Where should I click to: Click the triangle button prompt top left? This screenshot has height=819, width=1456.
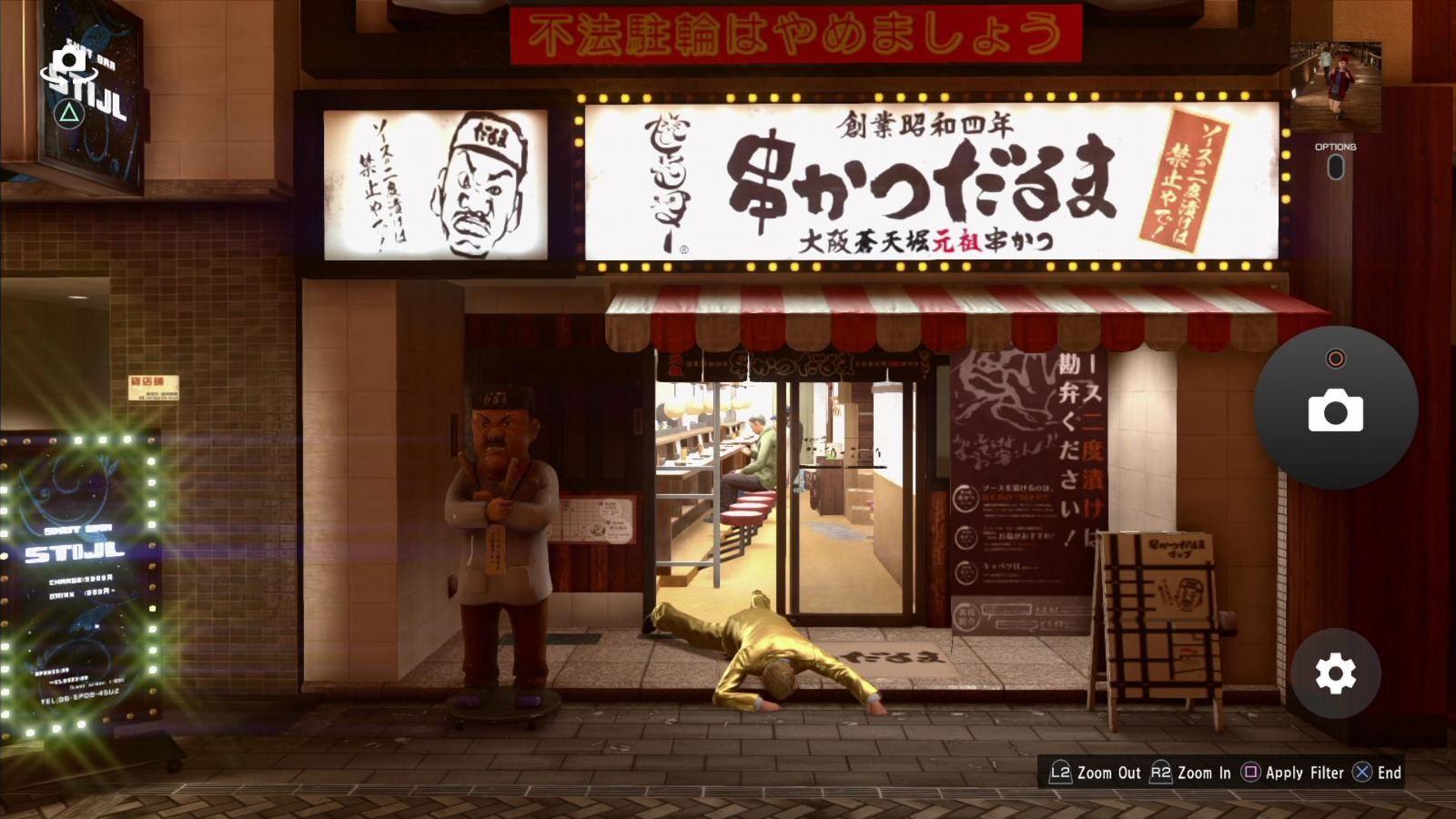click(67, 114)
